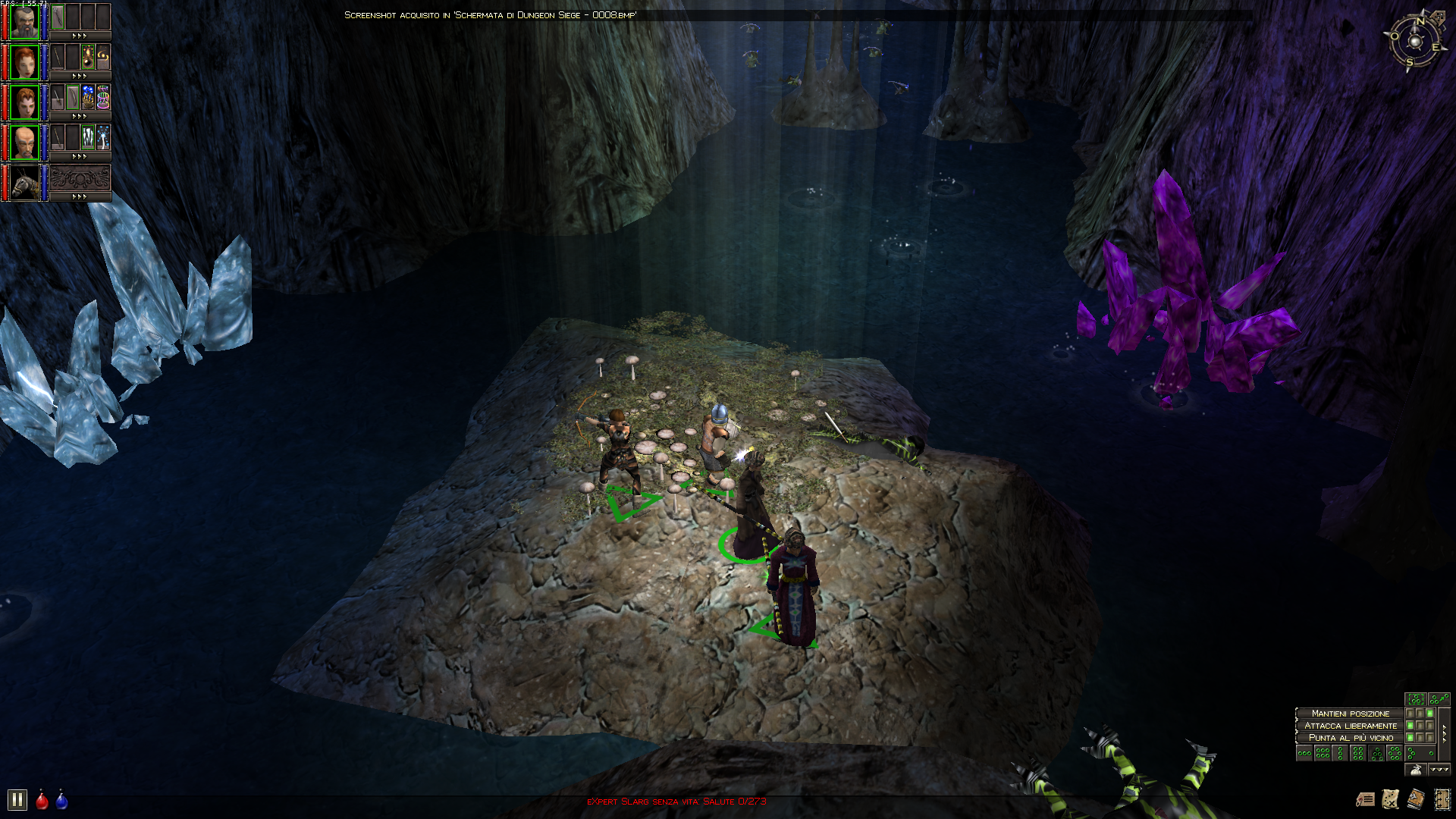Click the Attacca liberamente order label
The image size is (1456, 819).
point(1350,726)
